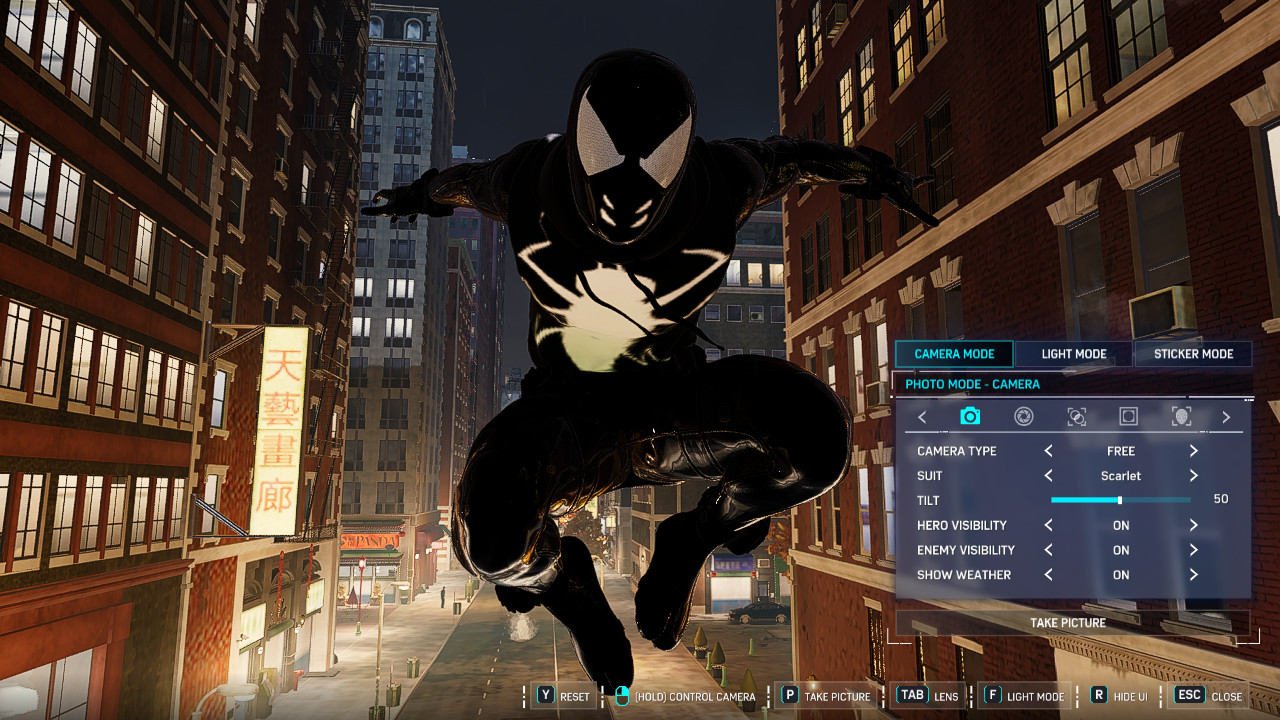Select the camera settings icon
Screen dimensions: 1280x720
click(x=970, y=417)
